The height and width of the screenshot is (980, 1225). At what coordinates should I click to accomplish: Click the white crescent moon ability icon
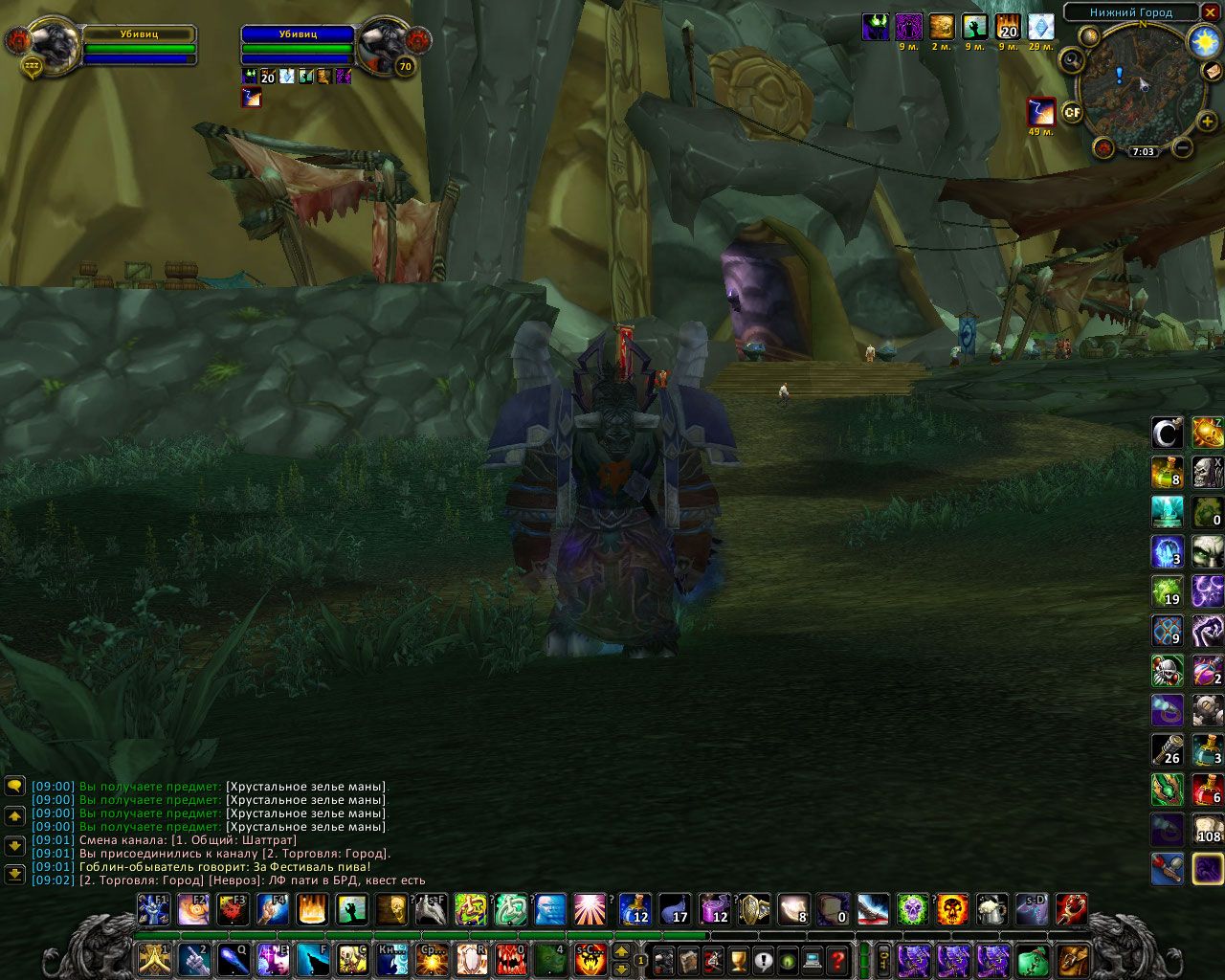(x=1167, y=434)
